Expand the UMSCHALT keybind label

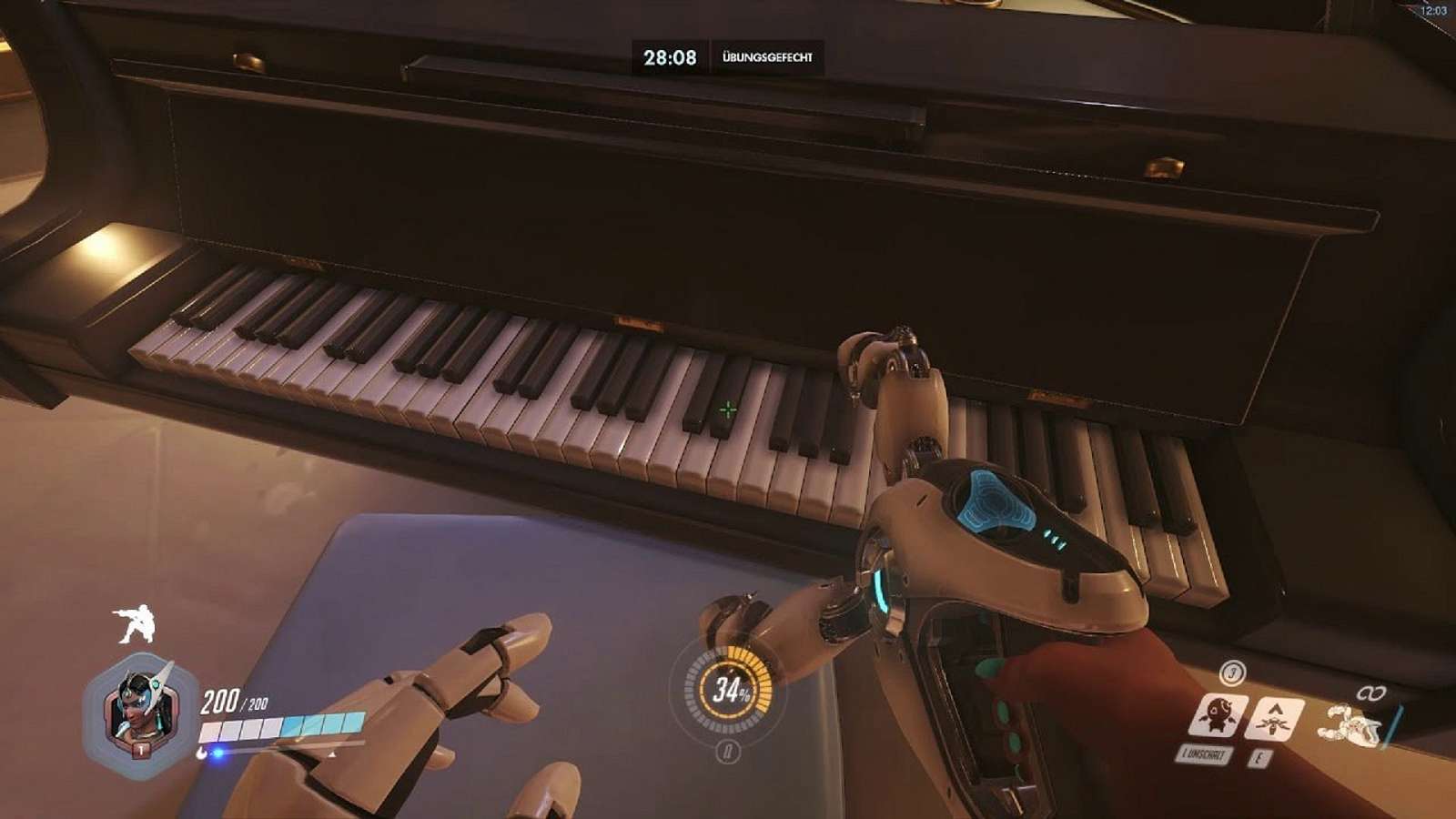[1203, 753]
